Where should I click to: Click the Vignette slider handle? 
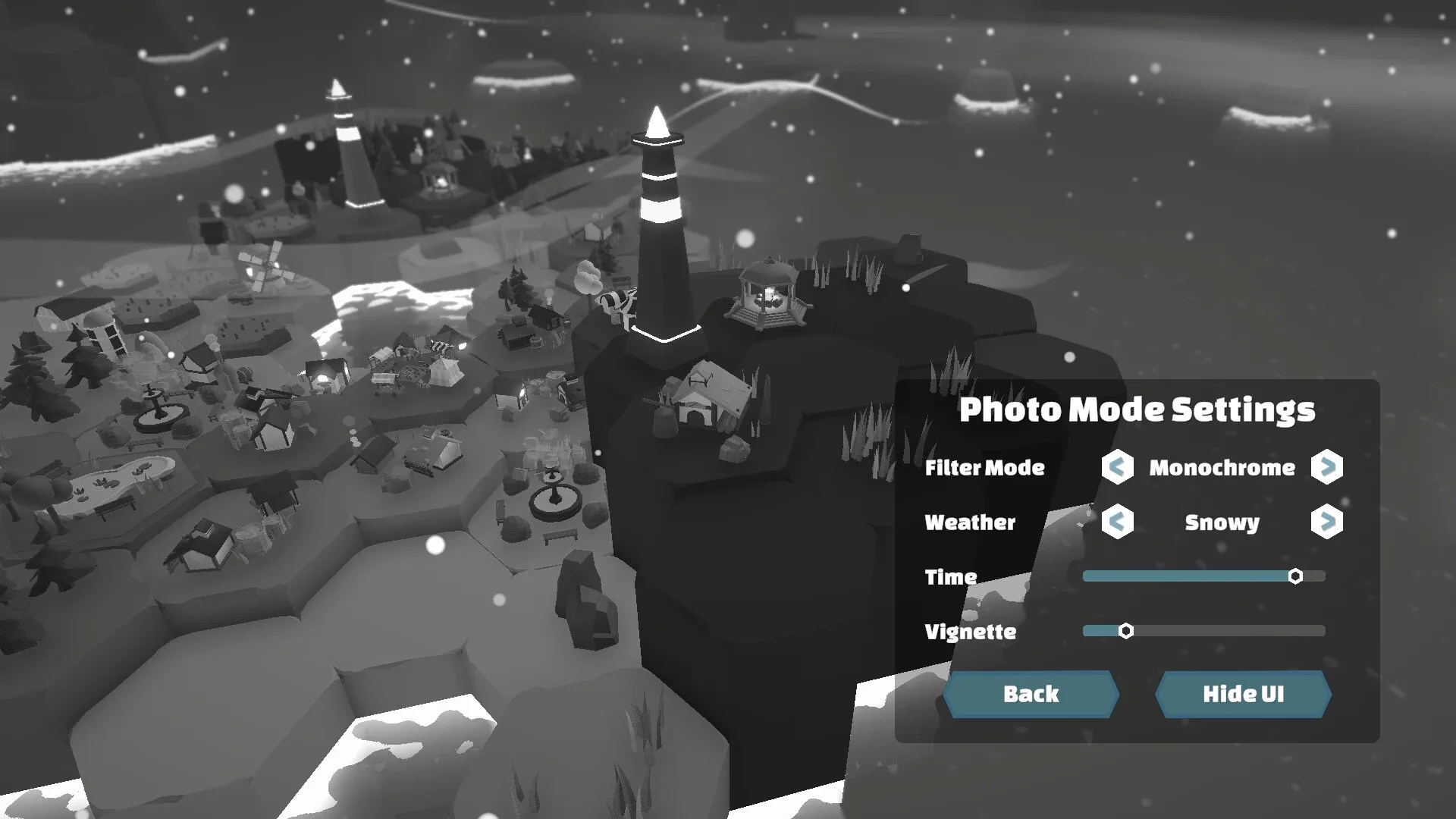point(1127,630)
